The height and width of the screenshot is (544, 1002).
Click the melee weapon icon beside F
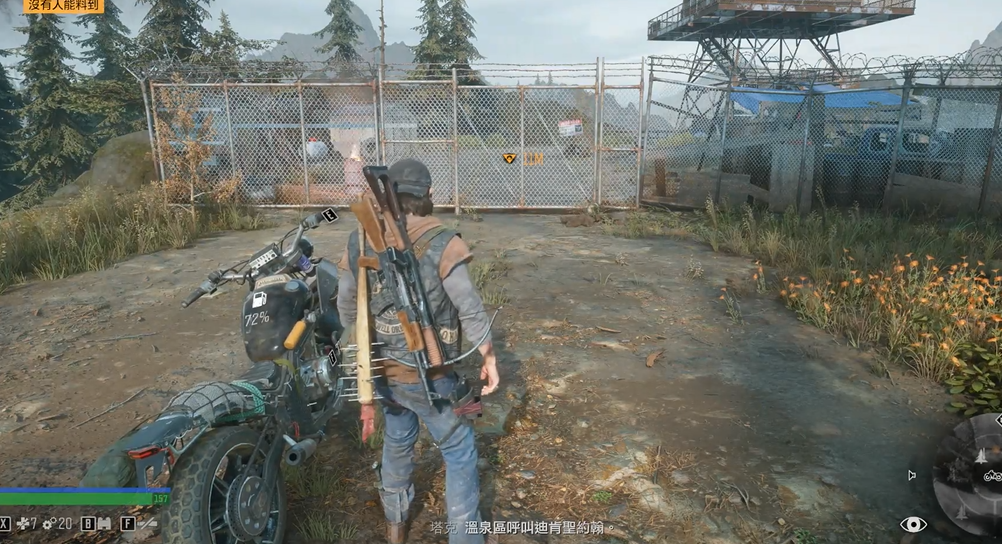(147, 523)
